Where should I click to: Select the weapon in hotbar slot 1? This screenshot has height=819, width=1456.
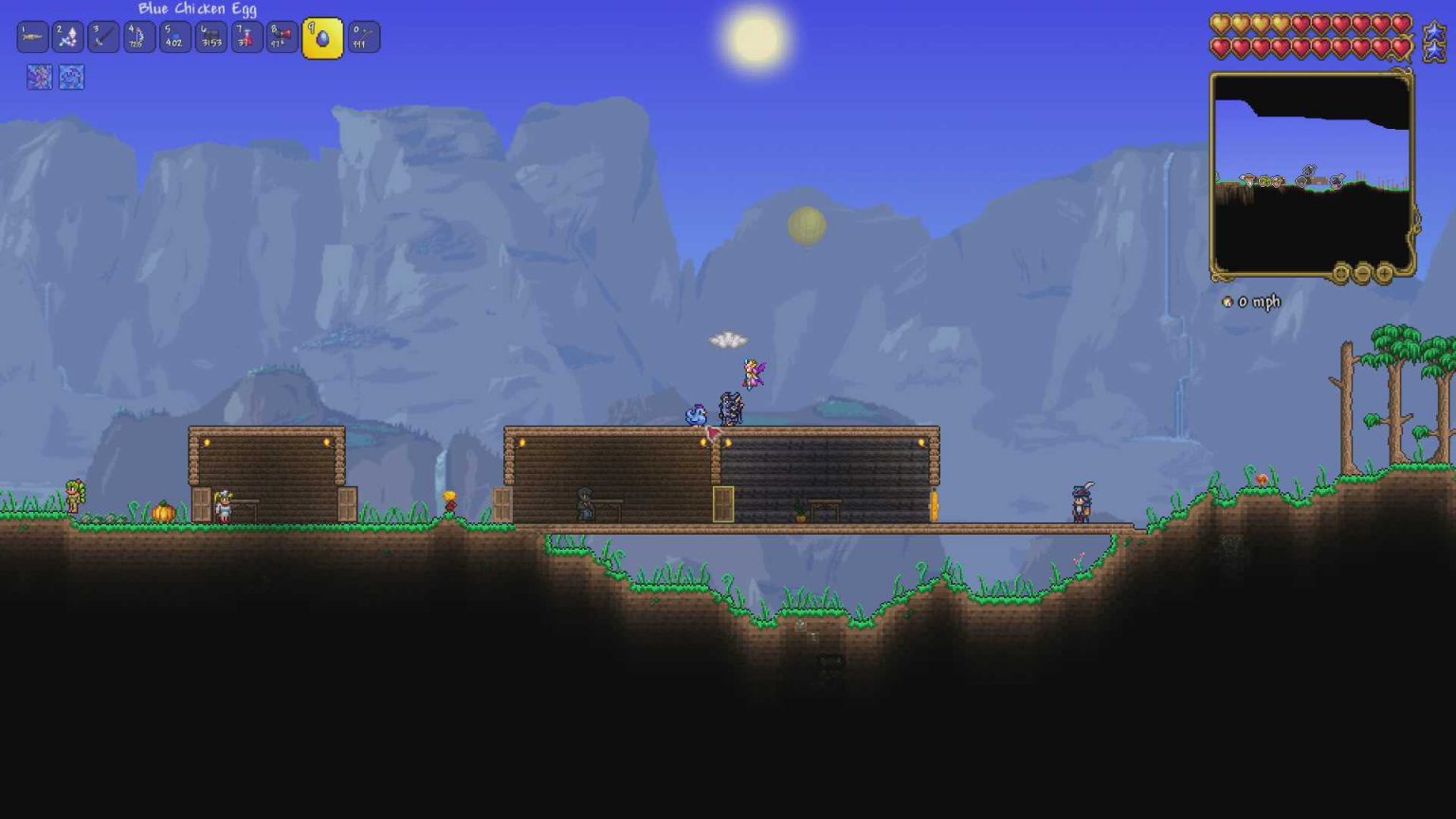(x=31, y=37)
